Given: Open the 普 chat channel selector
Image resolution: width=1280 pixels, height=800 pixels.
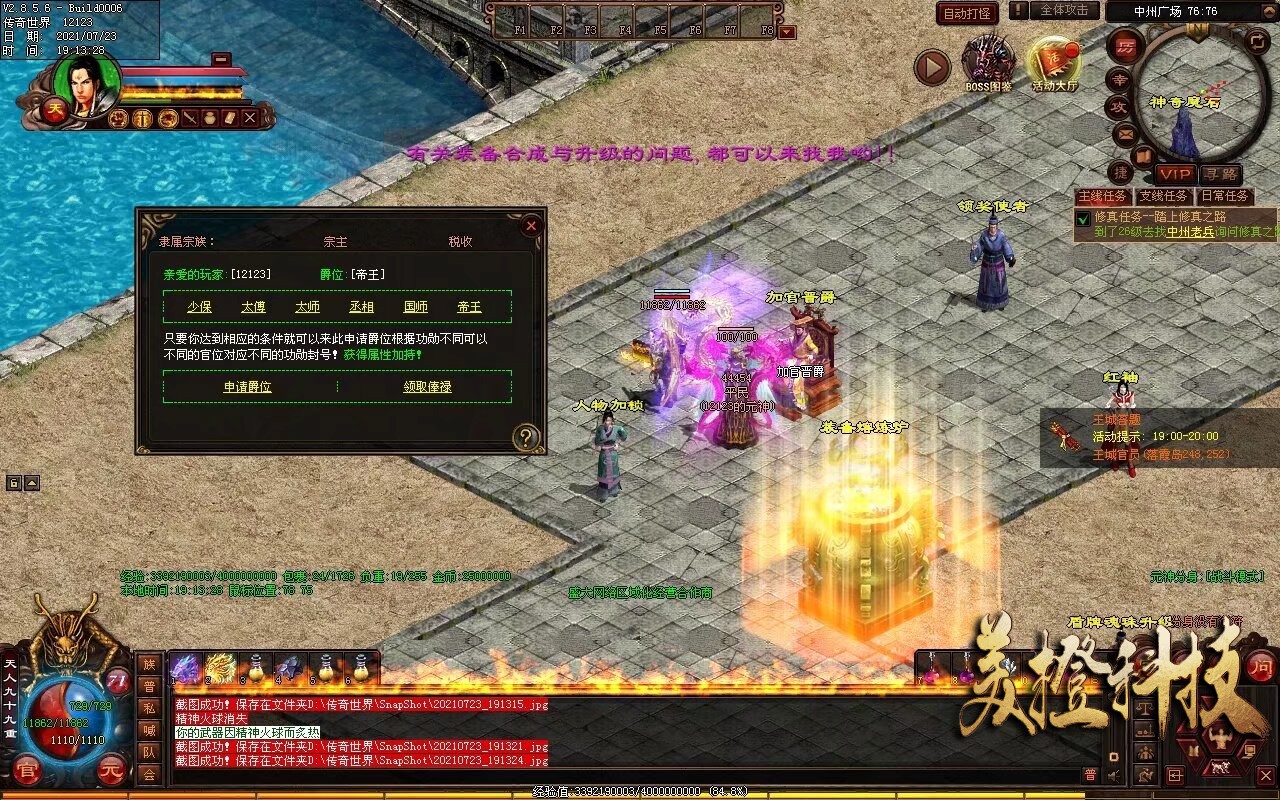Looking at the screenshot, I should click(x=1090, y=774).
